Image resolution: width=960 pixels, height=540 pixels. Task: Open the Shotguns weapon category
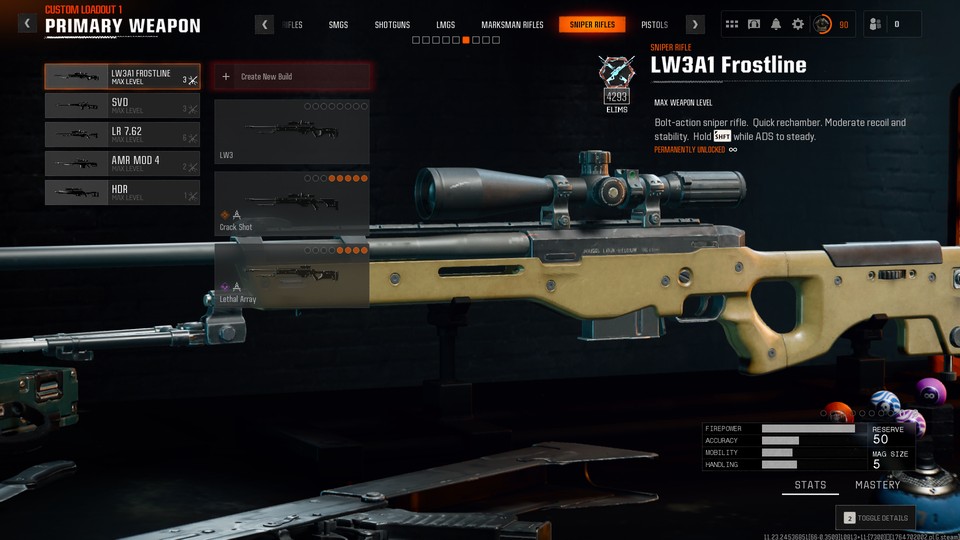tap(391, 25)
